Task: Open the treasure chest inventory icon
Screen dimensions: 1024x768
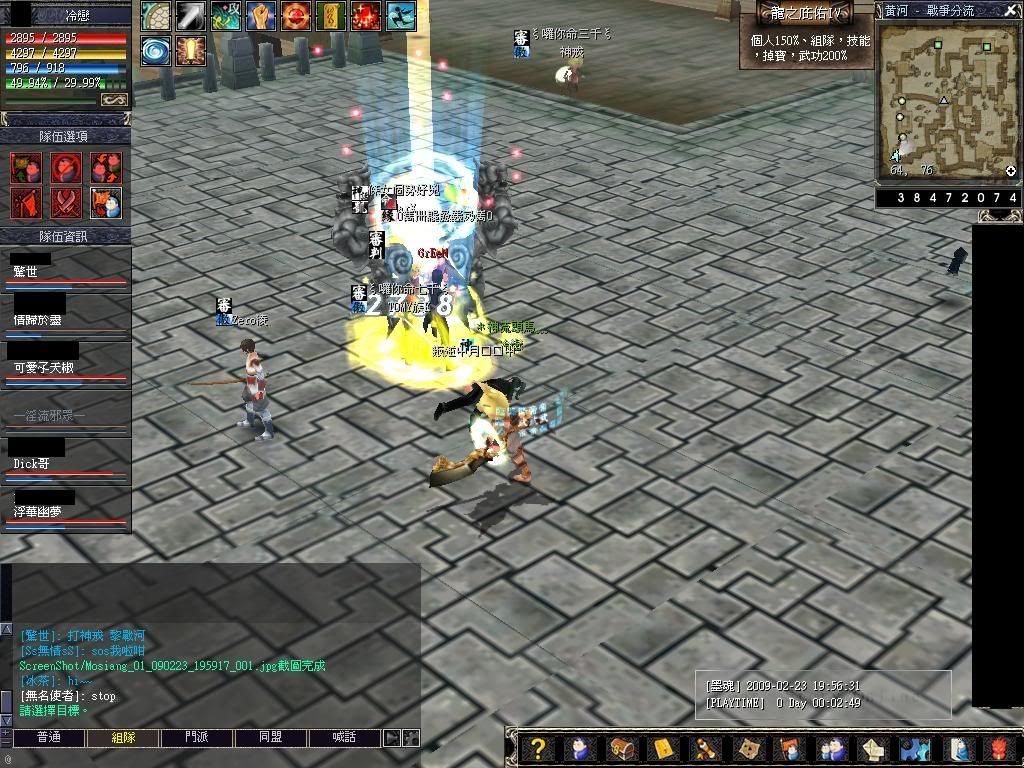Action: (x=622, y=748)
